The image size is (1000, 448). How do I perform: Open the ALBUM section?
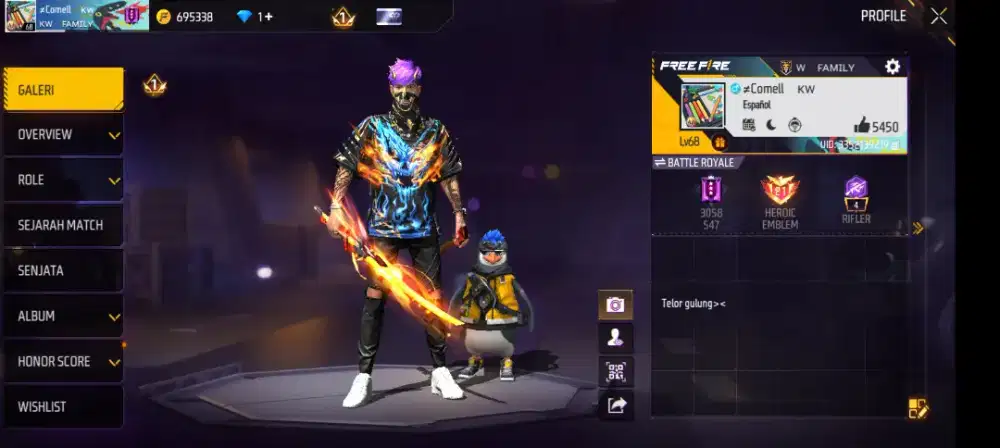63,316
